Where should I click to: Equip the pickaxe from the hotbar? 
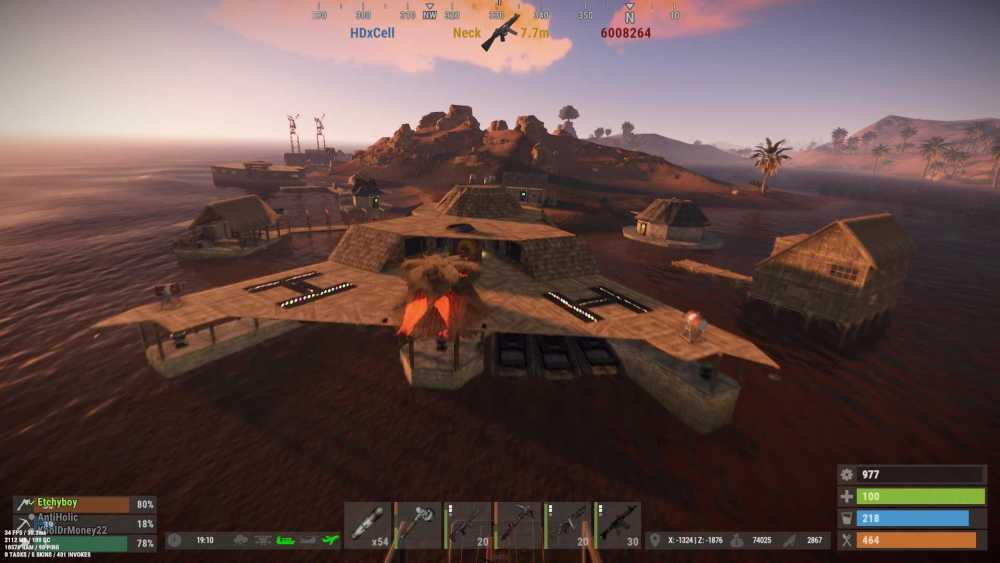[518, 525]
